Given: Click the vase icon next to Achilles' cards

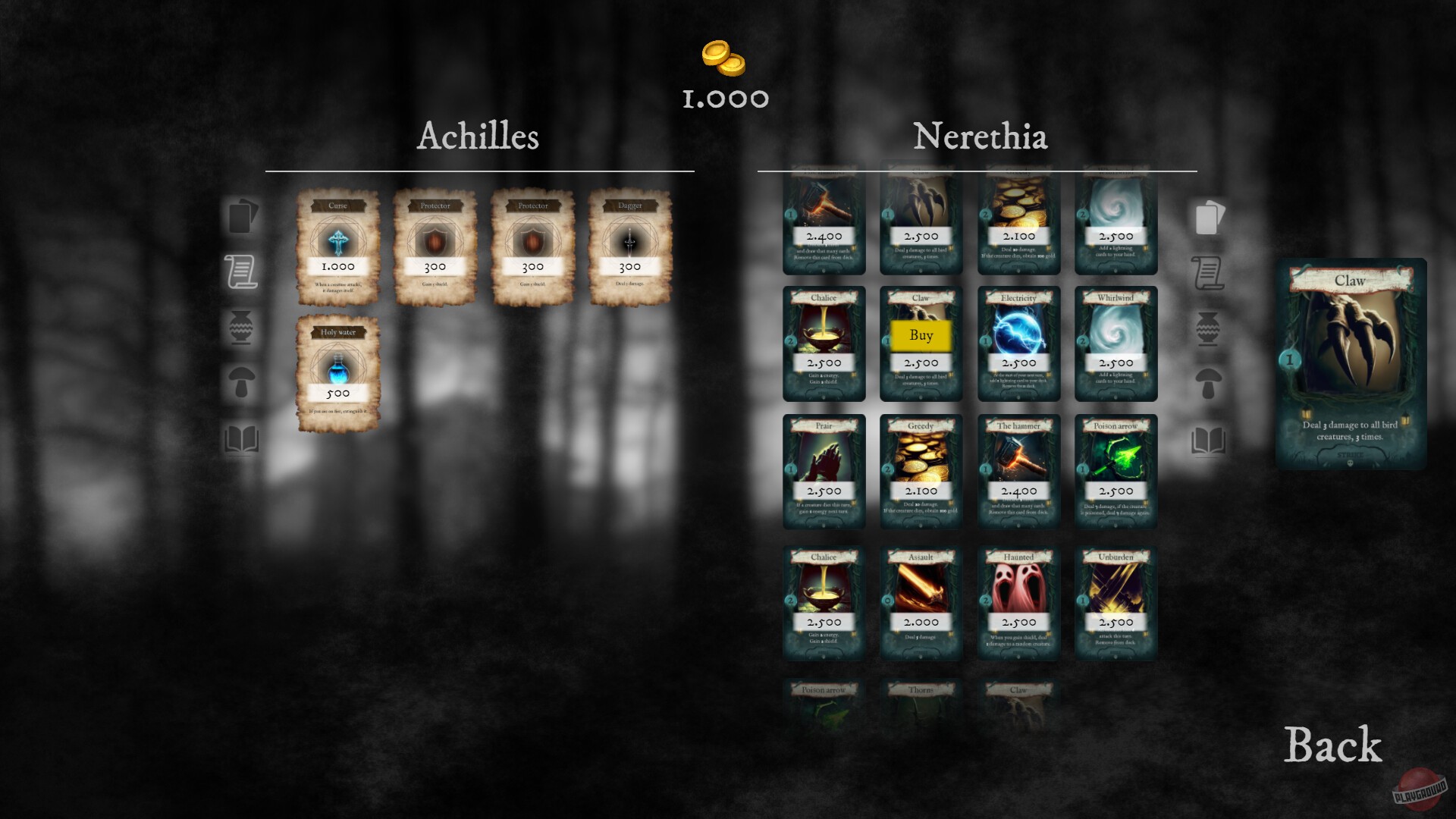Looking at the screenshot, I should click(241, 326).
